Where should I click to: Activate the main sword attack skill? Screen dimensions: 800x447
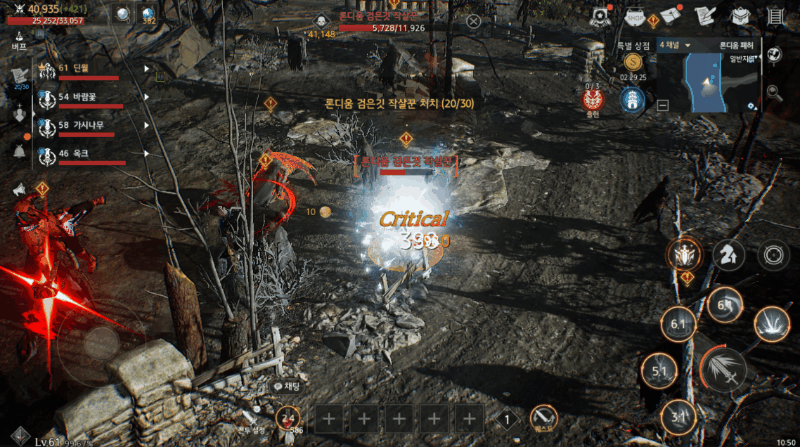723,370
